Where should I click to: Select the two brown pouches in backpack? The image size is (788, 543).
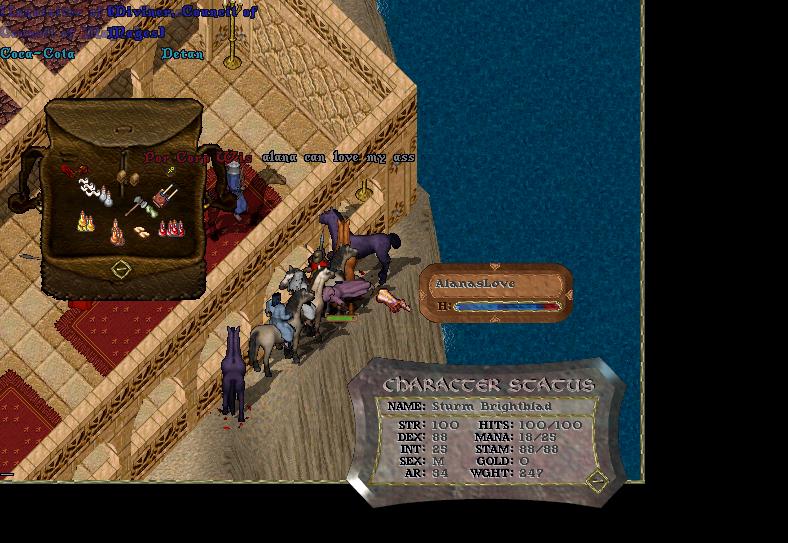click(x=125, y=178)
